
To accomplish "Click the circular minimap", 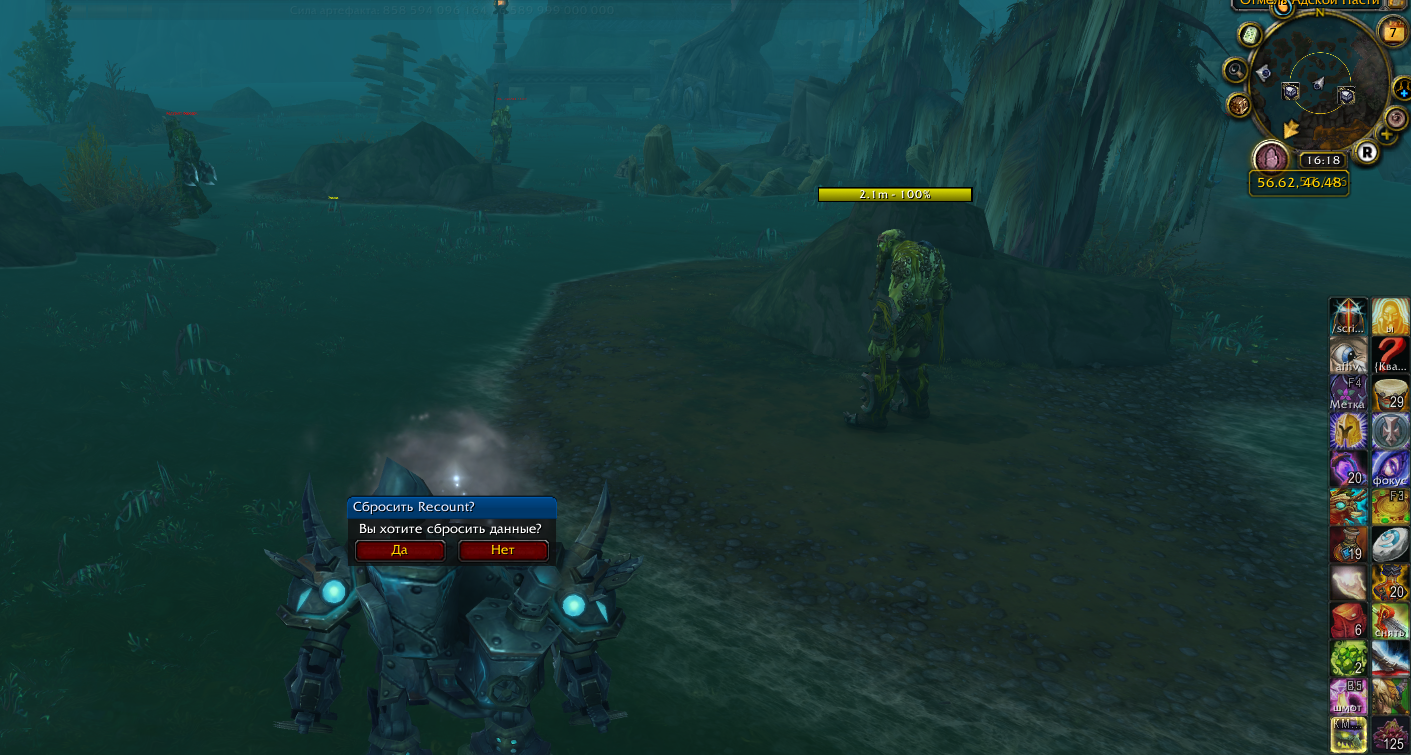I will tap(1318, 90).
